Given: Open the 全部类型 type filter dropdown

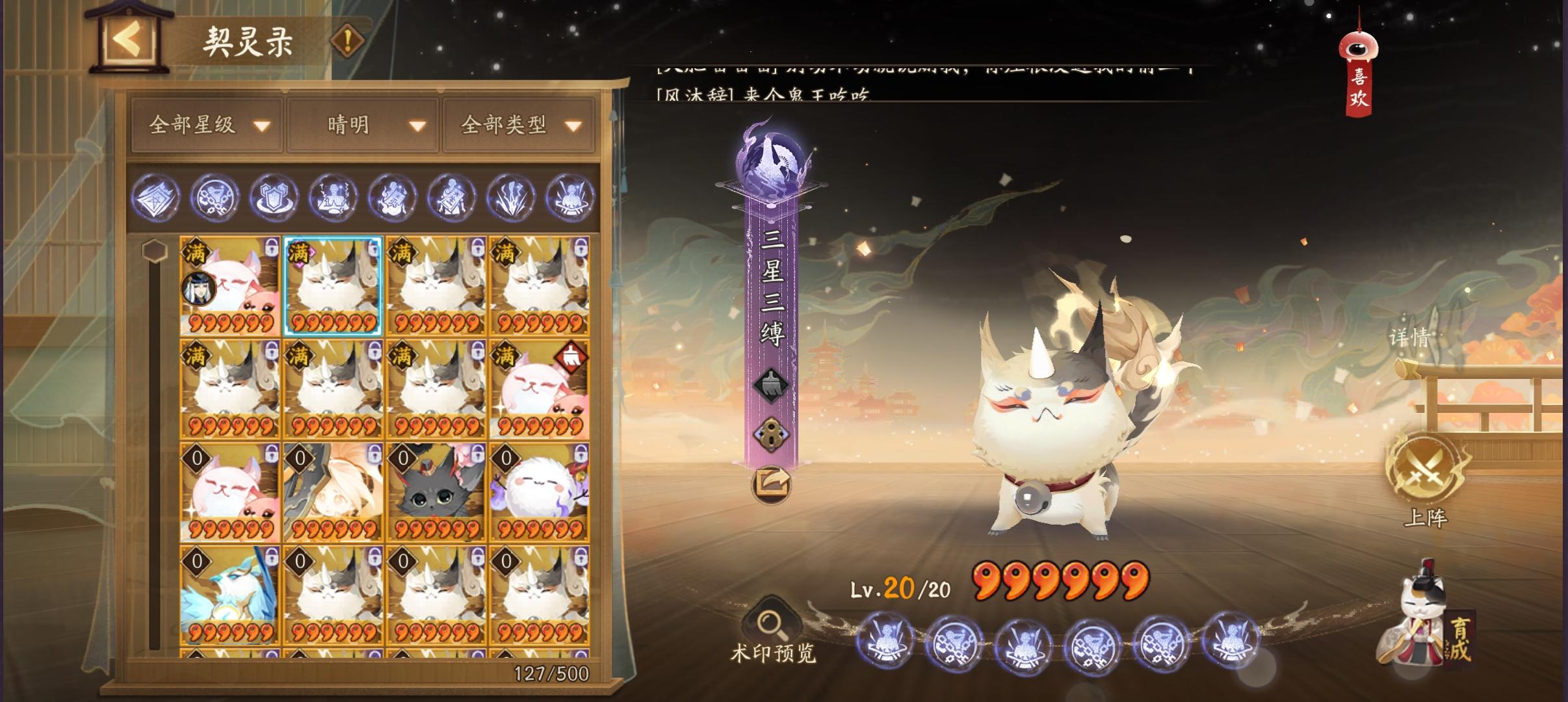Looking at the screenshot, I should pos(518,125).
